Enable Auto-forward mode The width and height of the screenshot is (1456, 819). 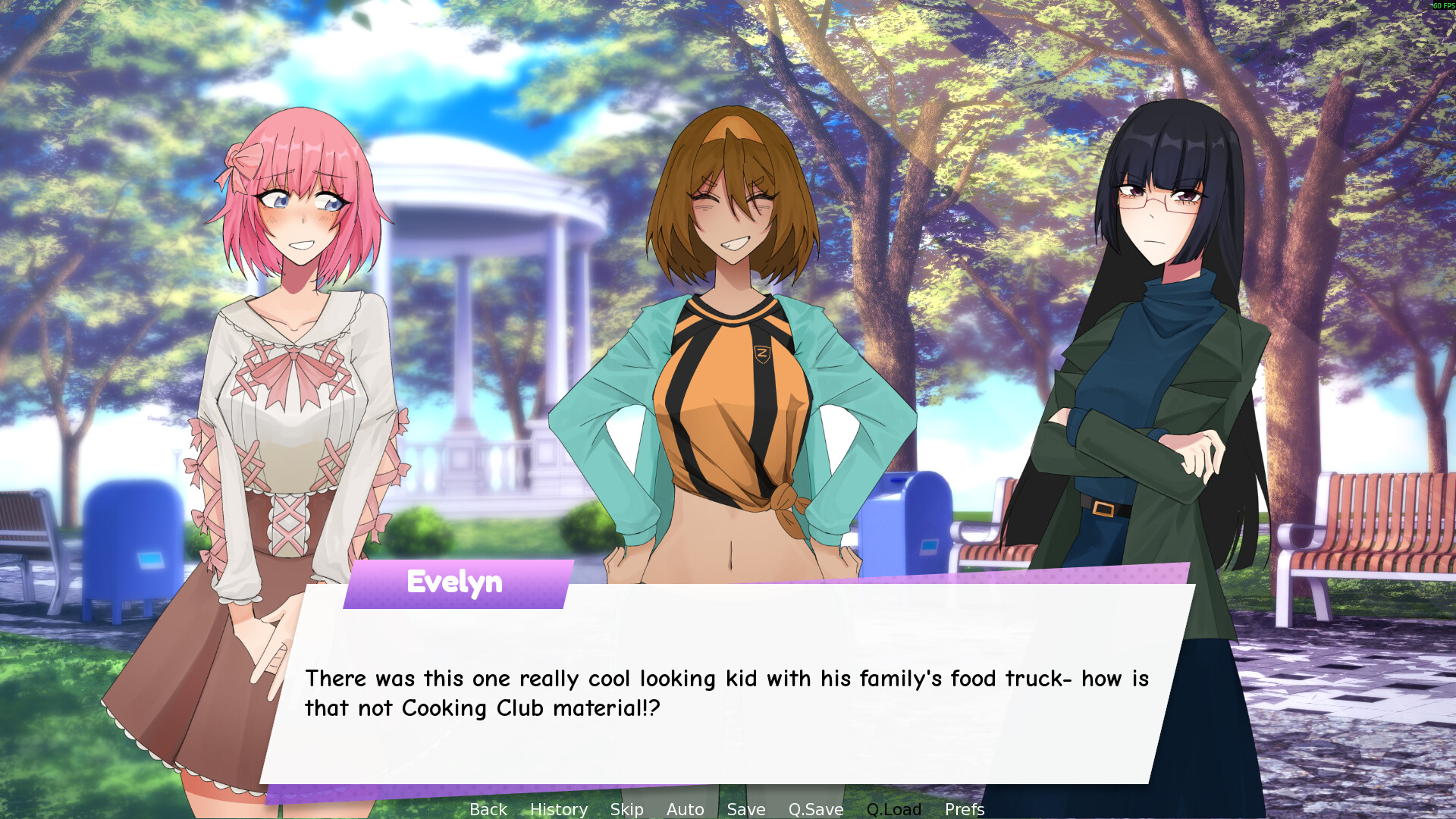pos(684,809)
